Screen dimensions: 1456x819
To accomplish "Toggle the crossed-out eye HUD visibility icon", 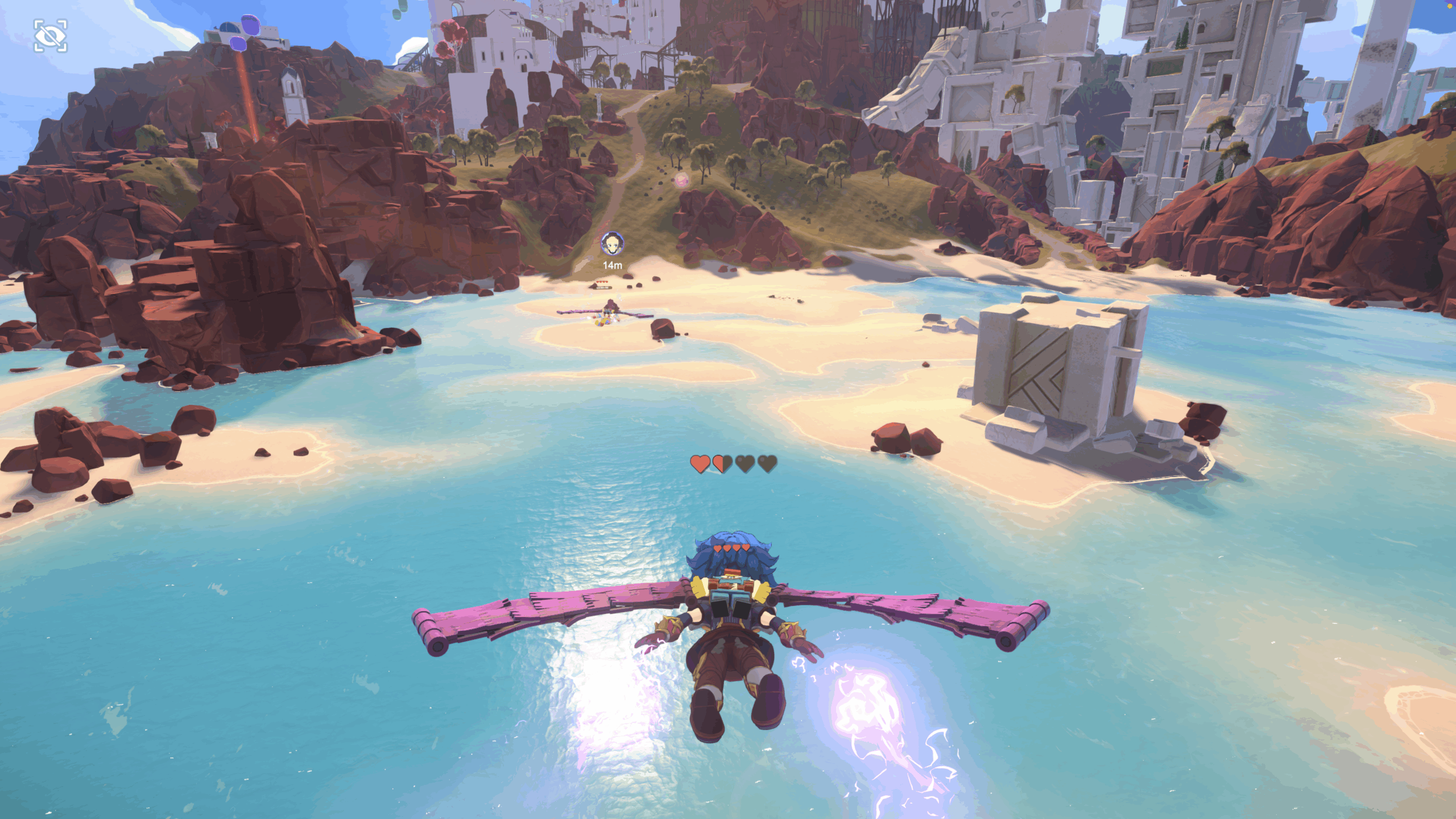I will [x=51, y=36].
